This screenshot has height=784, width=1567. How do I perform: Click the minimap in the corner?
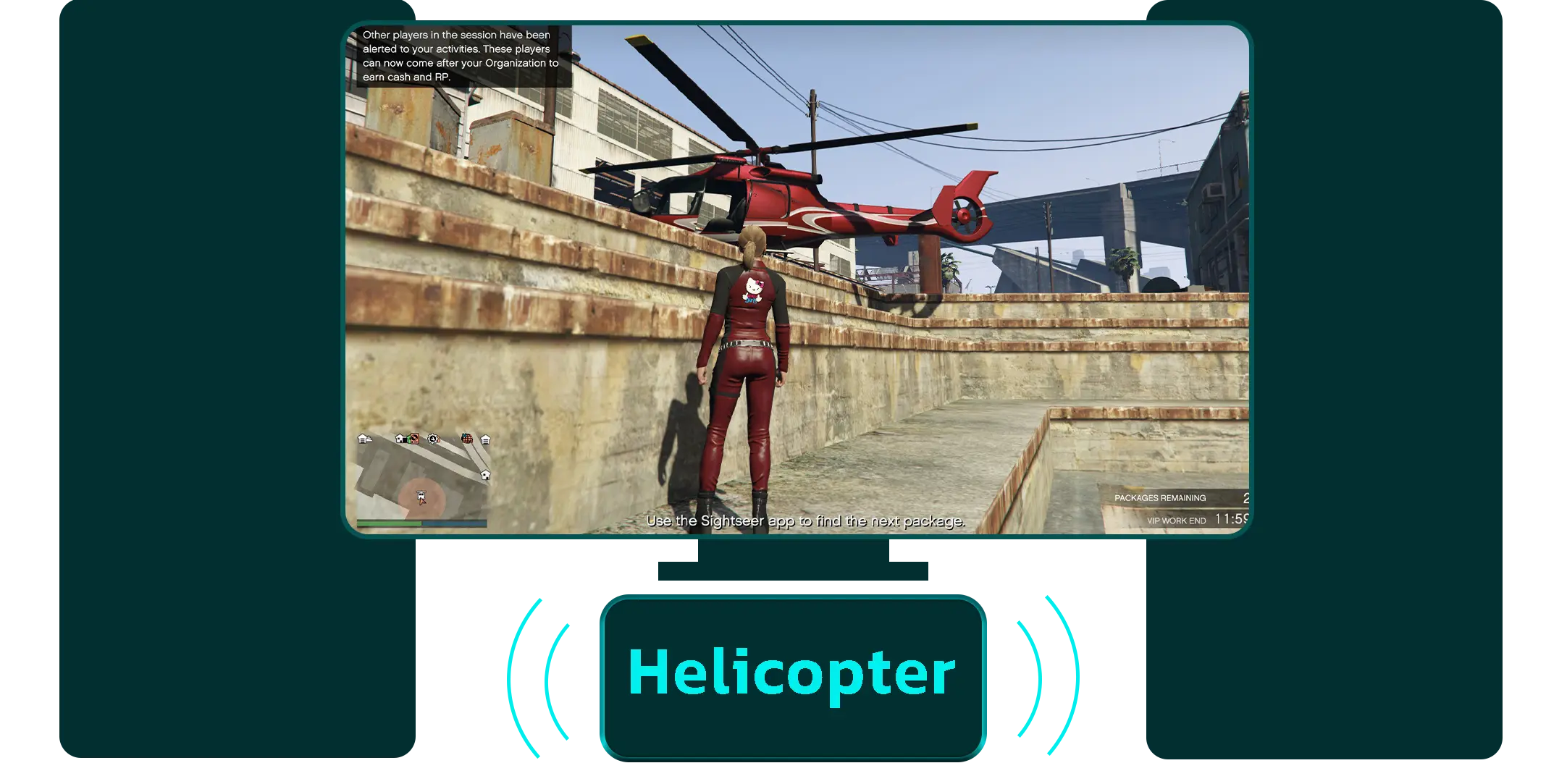423,478
